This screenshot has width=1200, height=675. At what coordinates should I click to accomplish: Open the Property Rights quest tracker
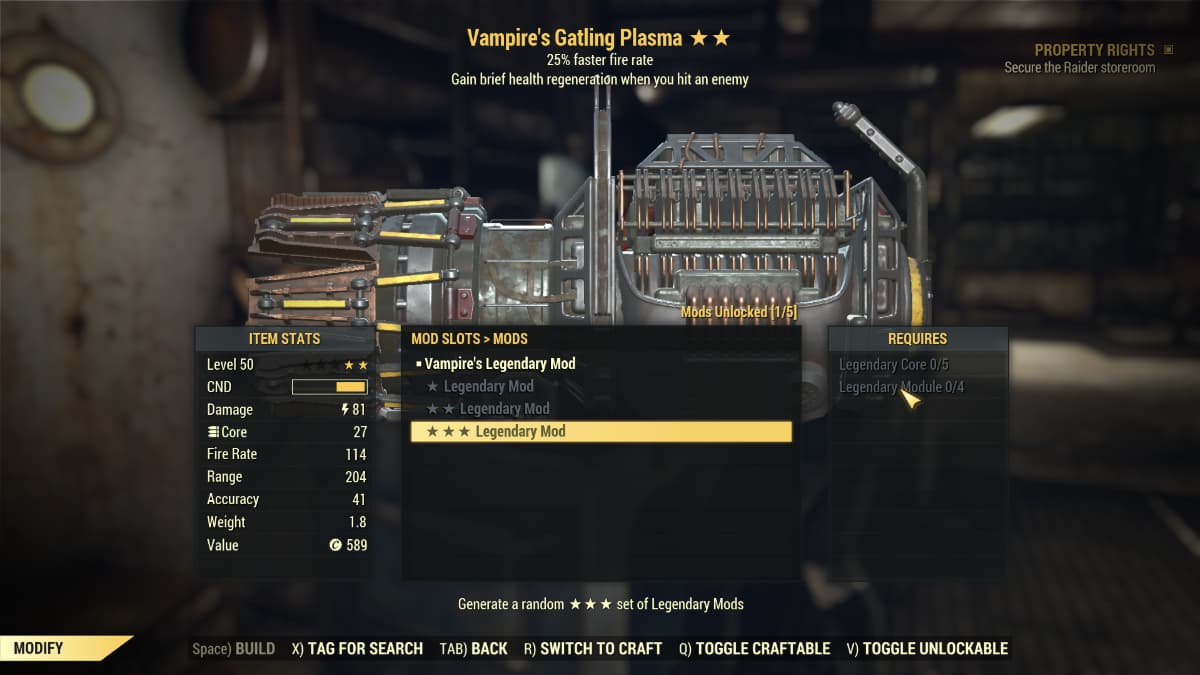pyautogui.click(x=1094, y=50)
